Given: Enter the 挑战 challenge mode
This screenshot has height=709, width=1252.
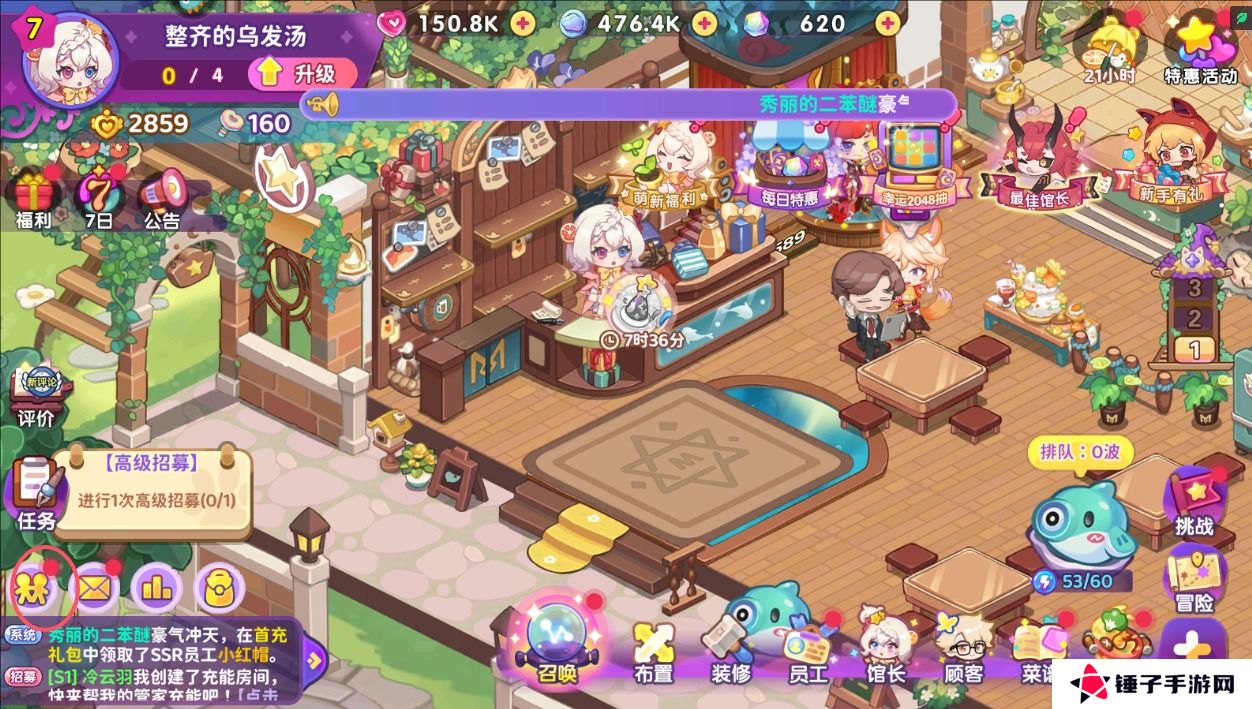Looking at the screenshot, I should [x=1194, y=500].
